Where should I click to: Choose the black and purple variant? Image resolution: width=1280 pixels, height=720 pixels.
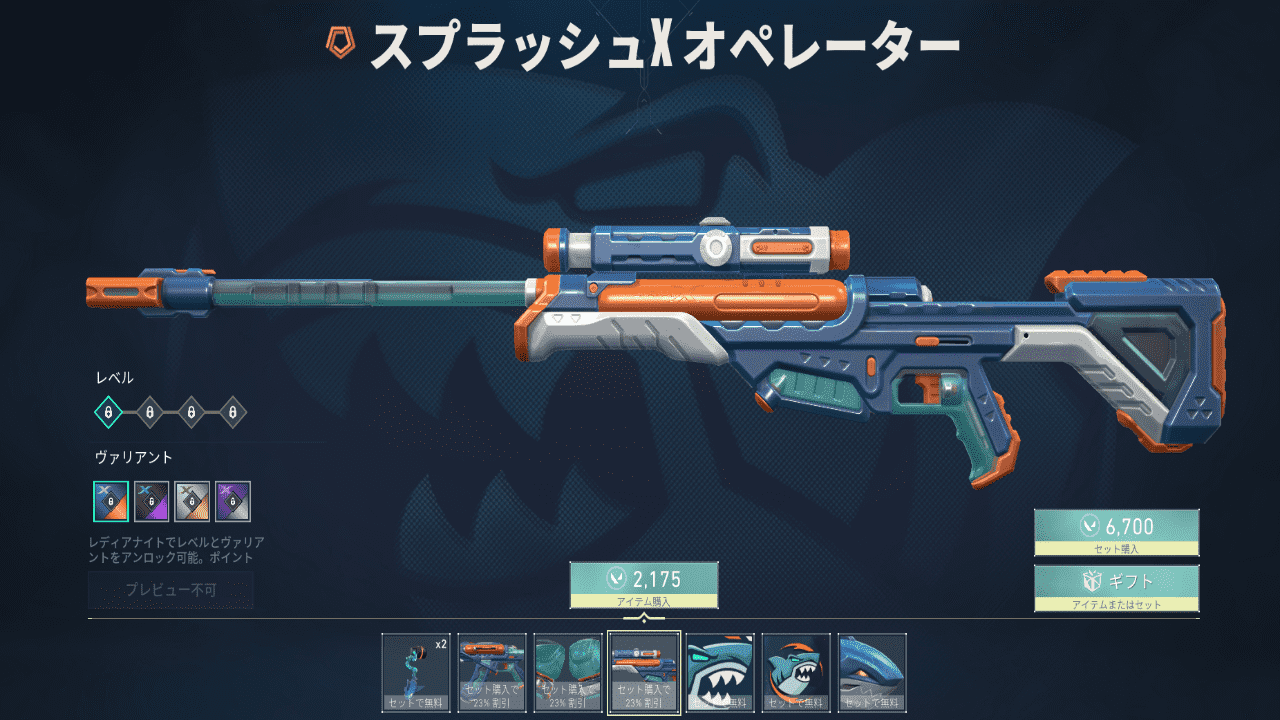click(152, 501)
